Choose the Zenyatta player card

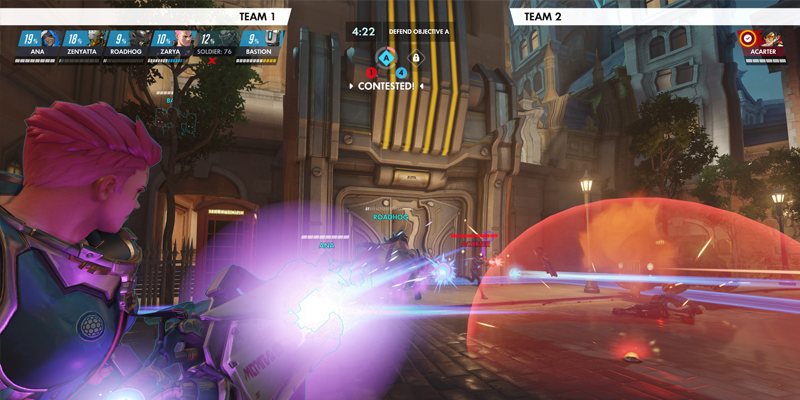click(x=82, y=44)
